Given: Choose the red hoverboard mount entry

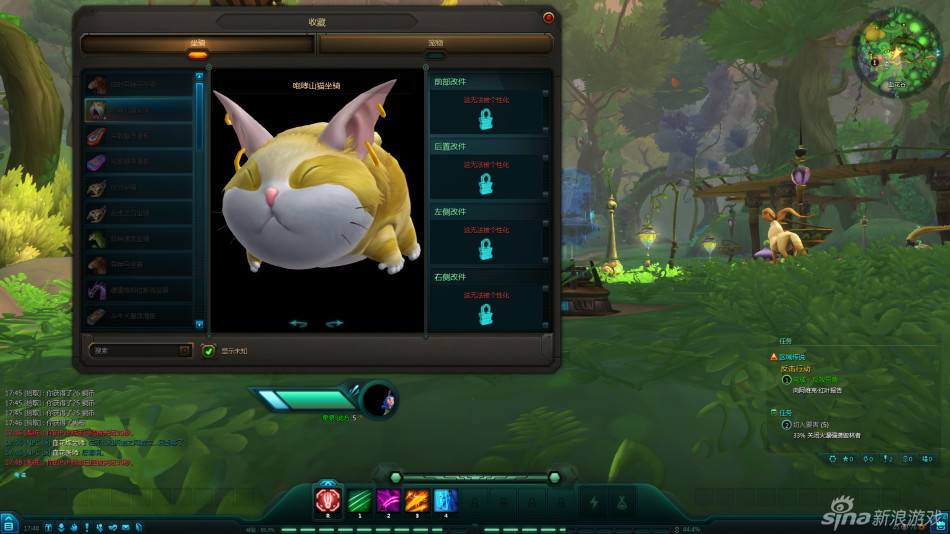Looking at the screenshot, I should [139, 136].
